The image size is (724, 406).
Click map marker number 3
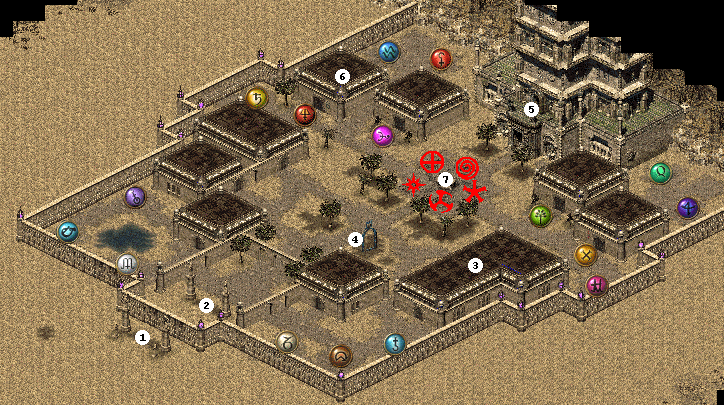pos(475,265)
